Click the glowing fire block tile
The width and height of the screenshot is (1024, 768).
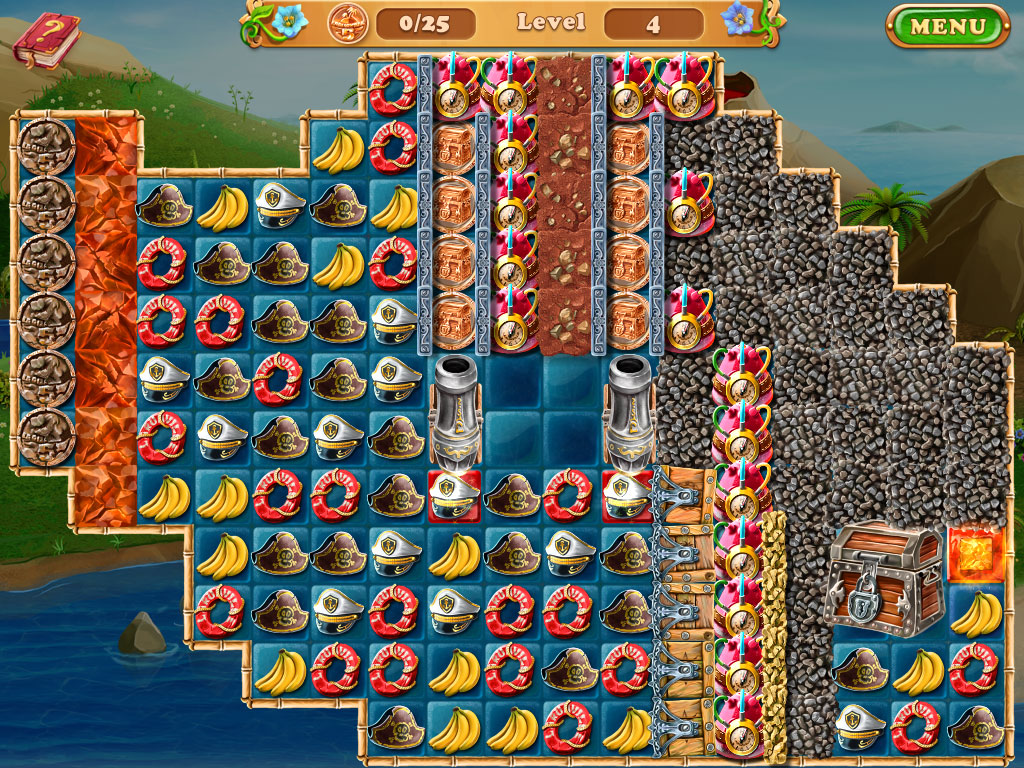[x=975, y=553]
